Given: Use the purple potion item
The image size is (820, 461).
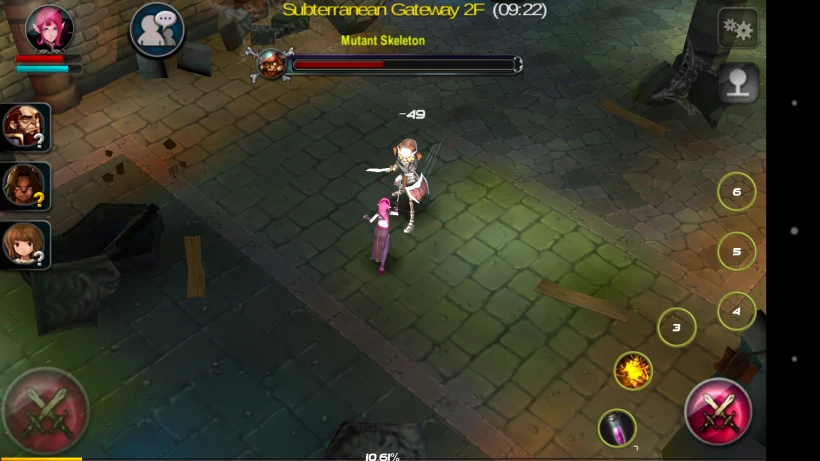Looking at the screenshot, I should [617, 428].
